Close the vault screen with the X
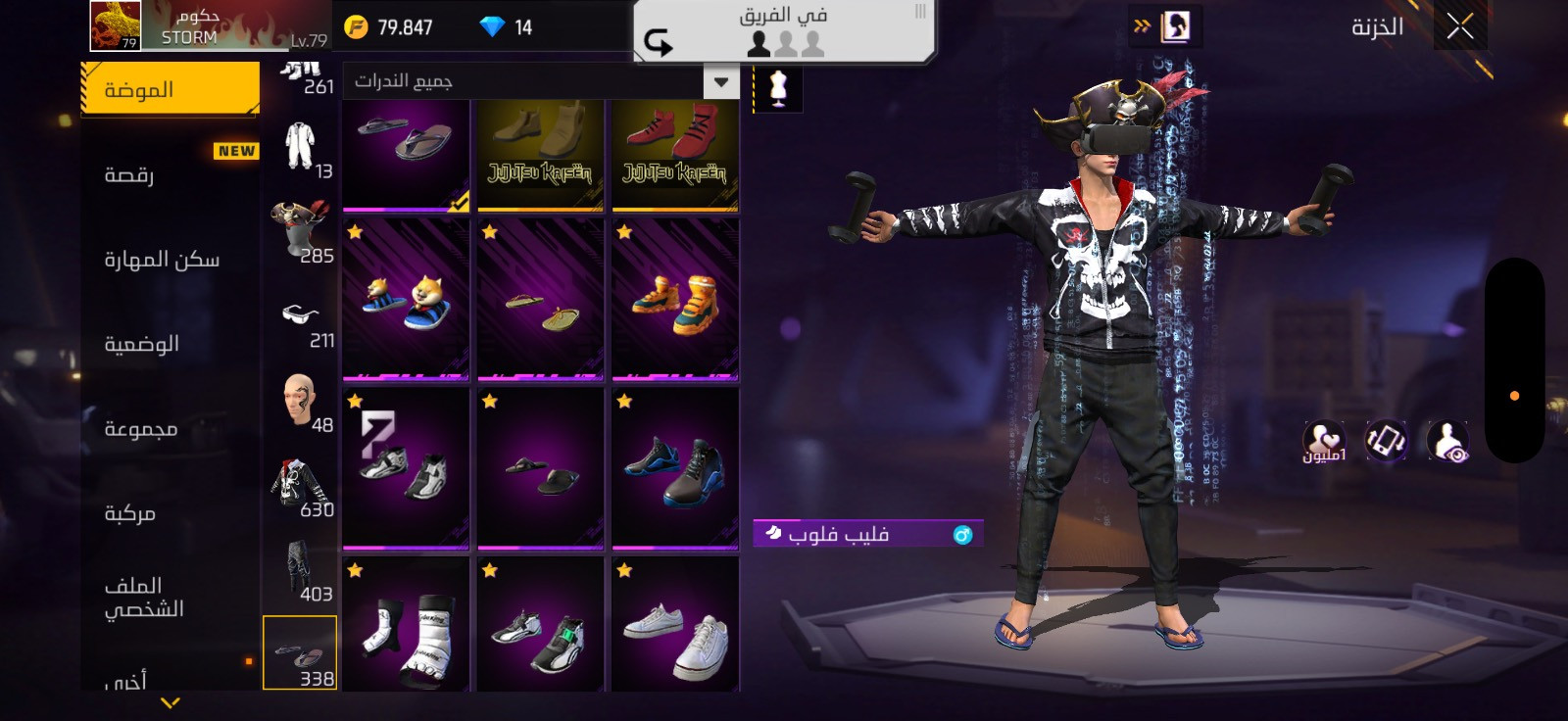The height and width of the screenshot is (721, 1568). tap(1459, 26)
